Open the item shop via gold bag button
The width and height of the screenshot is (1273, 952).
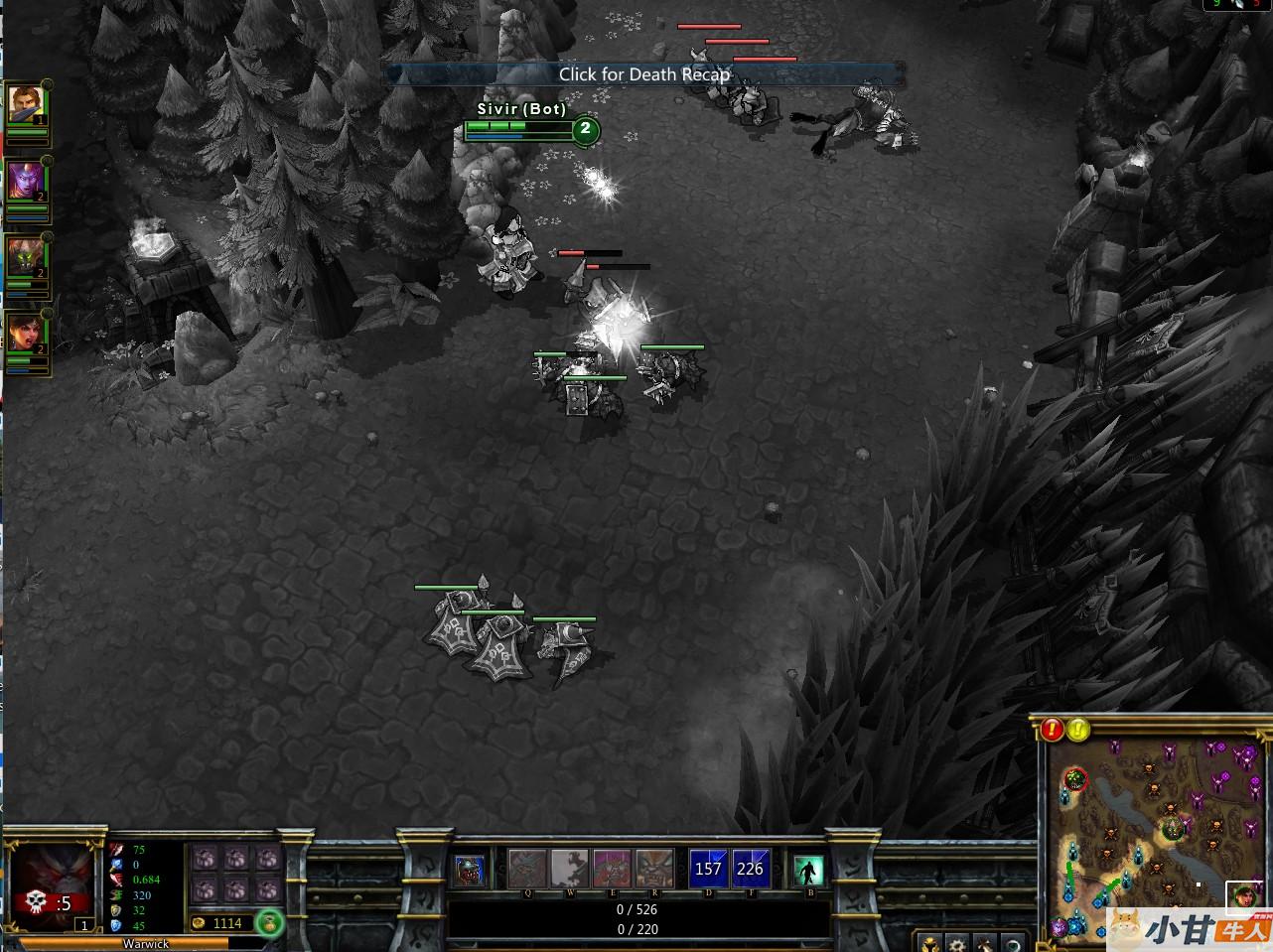(x=268, y=923)
